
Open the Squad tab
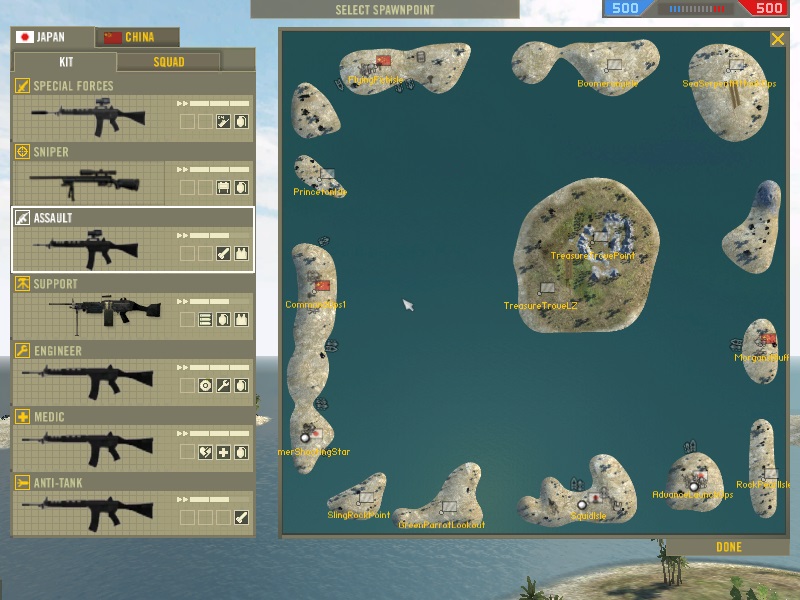tap(168, 62)
